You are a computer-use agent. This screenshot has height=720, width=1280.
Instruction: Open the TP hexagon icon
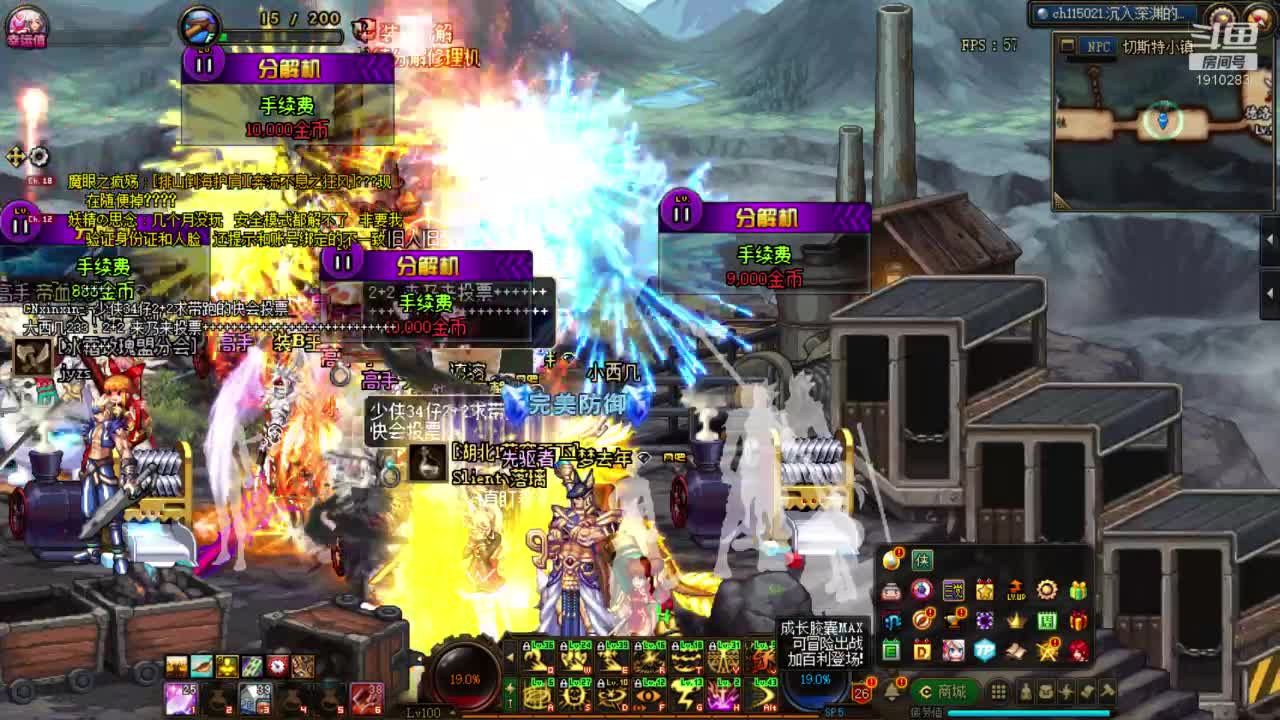point(985,651)
